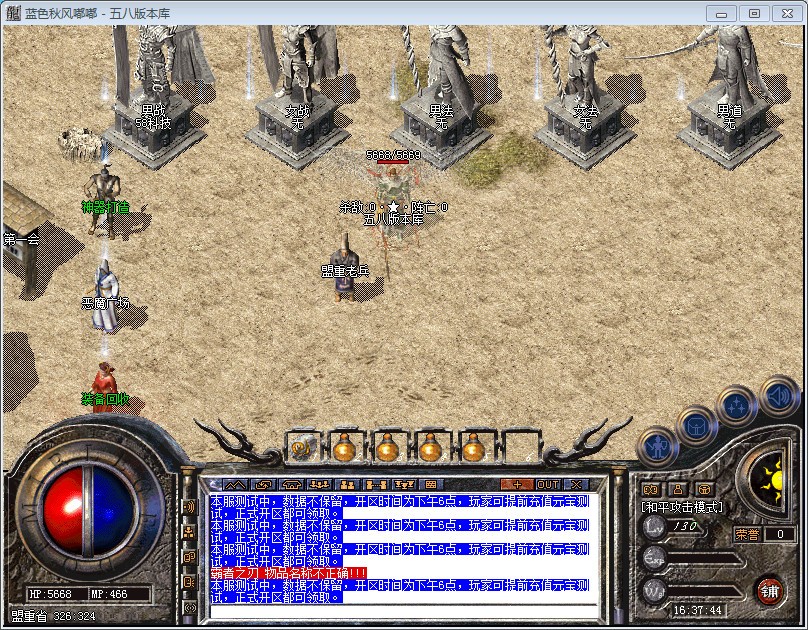Click the mountain-shaped icon on chat toolbar
Image resolution: width=808 pixels, height=630 pixels.
pyautogui.click(x=236, y=485)
